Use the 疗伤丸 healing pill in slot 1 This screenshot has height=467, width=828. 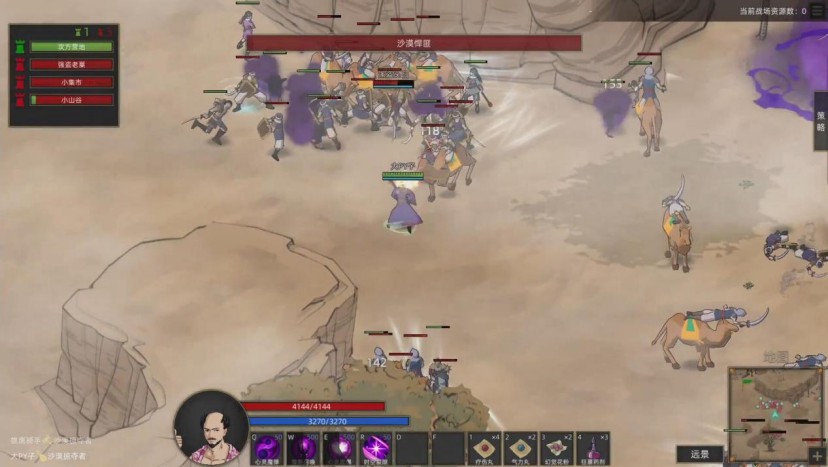pos(485,449)
